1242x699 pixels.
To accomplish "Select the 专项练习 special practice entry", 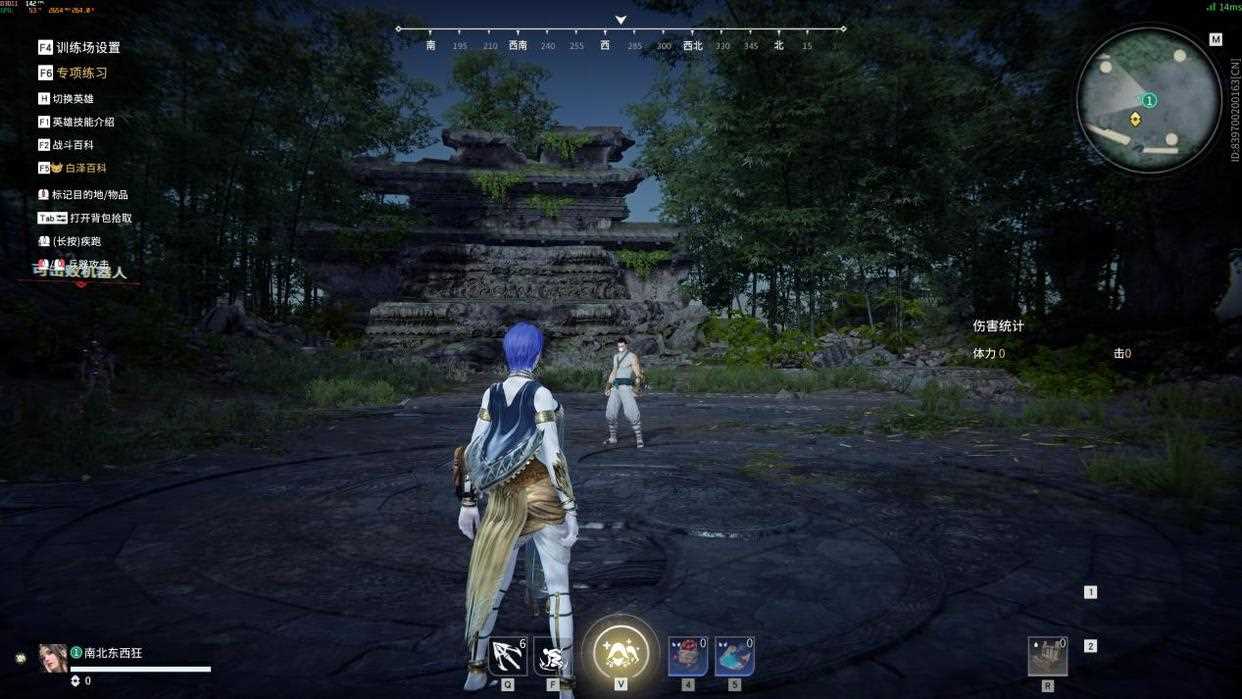I will 81,73.
